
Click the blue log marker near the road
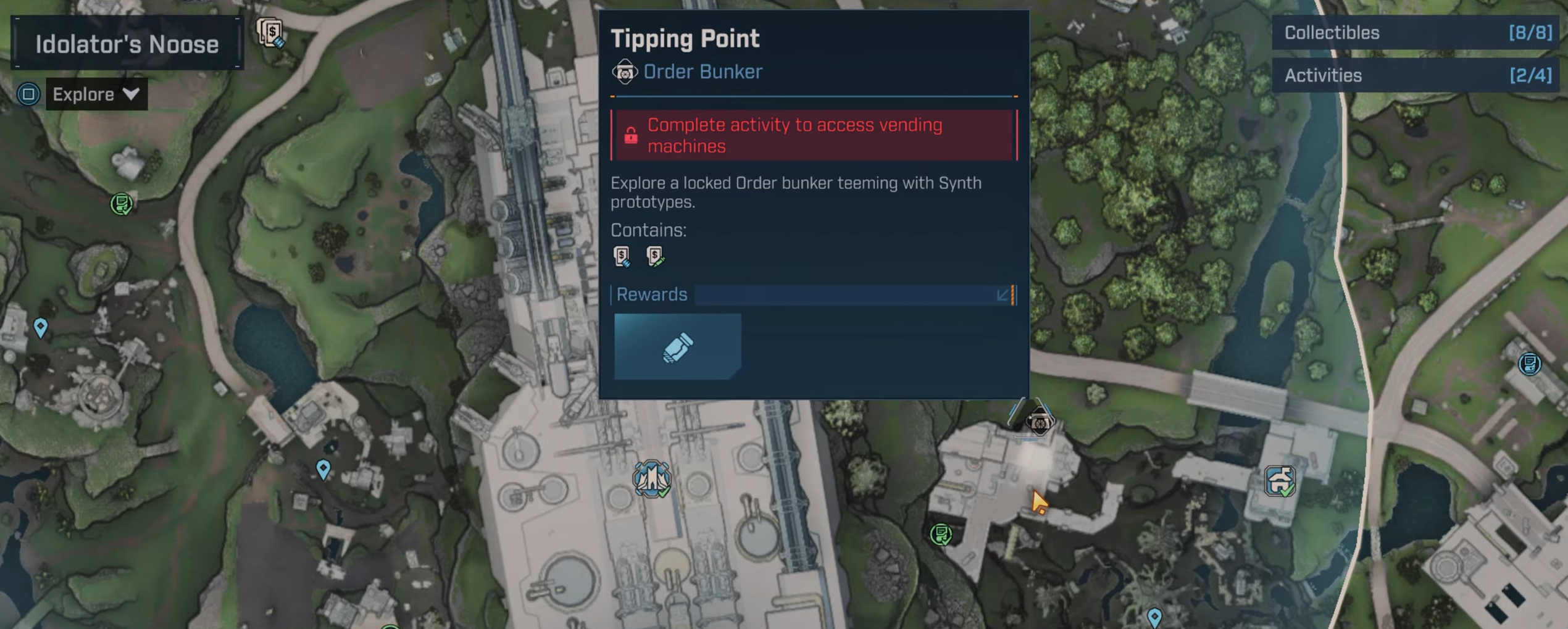coord(1528,364)
